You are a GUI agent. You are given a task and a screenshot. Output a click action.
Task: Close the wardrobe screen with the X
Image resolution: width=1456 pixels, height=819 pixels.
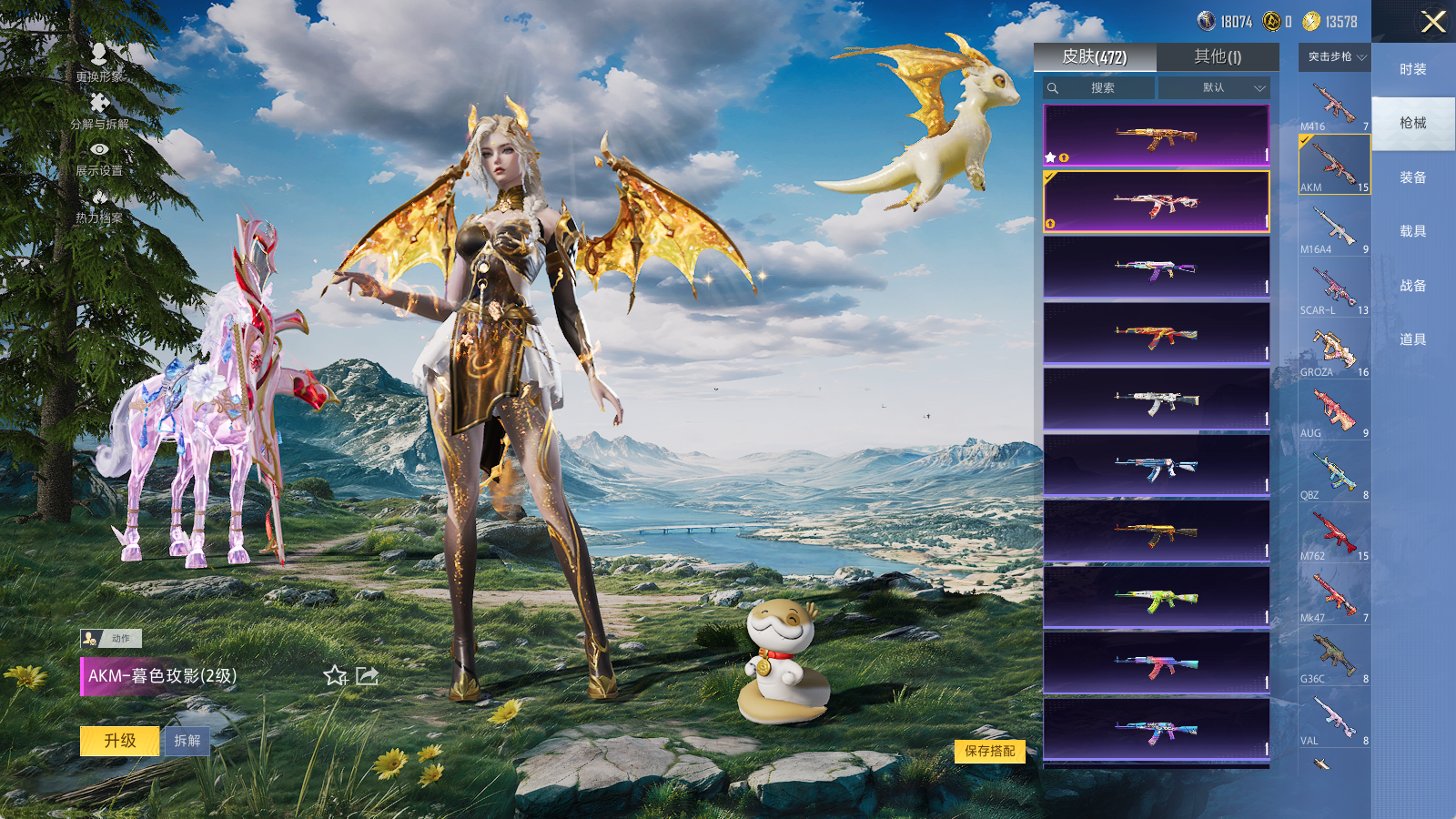click(x=1433, y=22)
